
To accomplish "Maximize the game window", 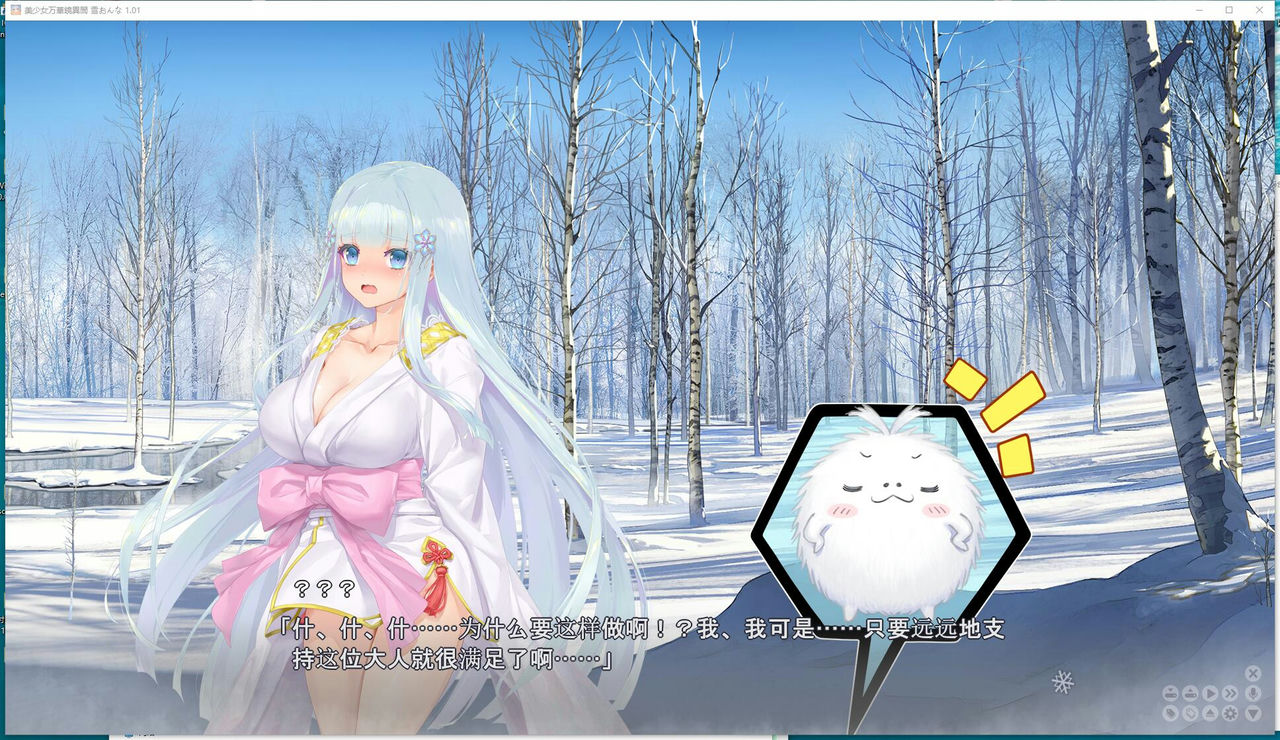I will [x=1228, y=10].
